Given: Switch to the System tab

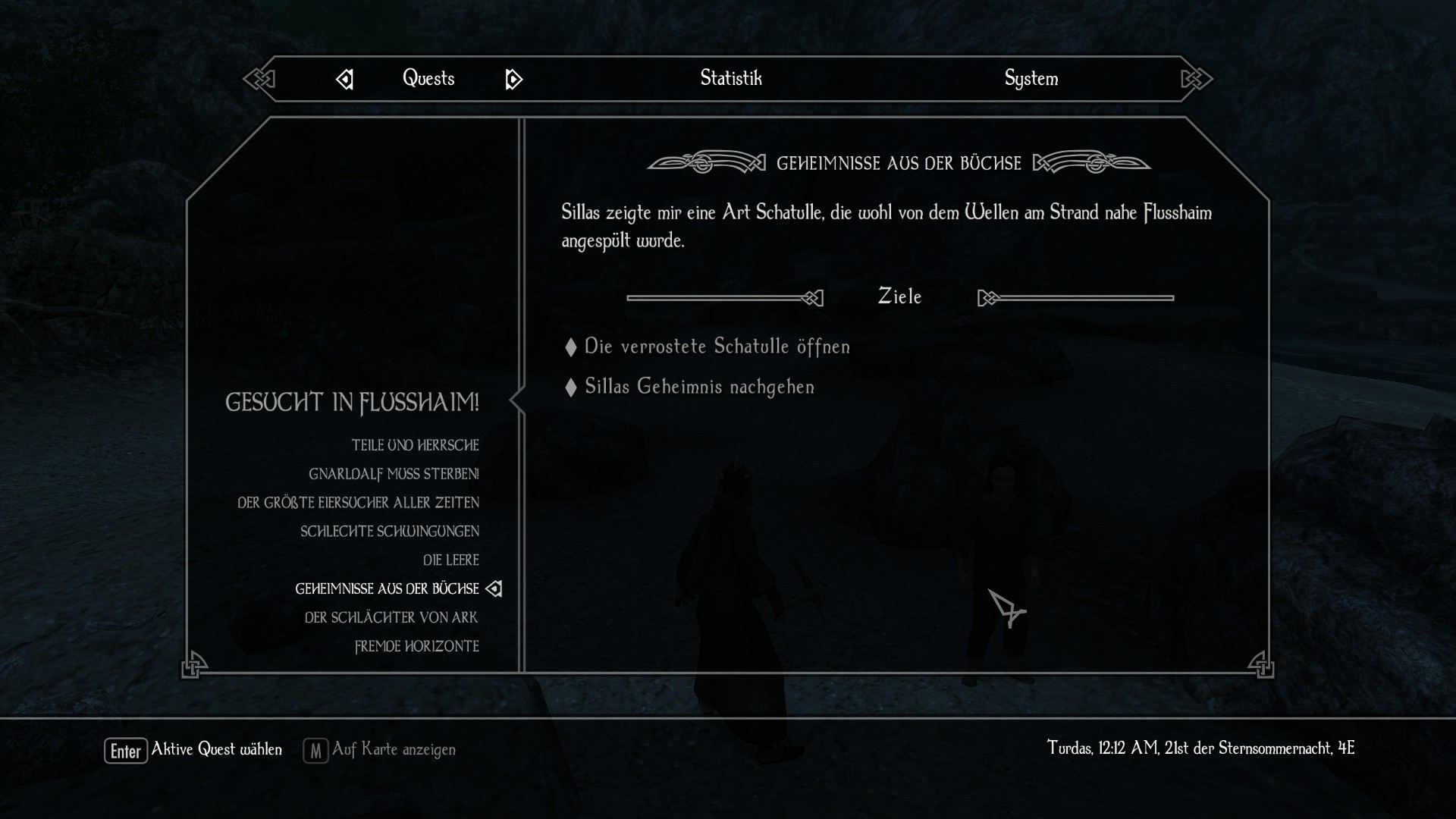Looking at the screenshot, I should (1031, 78).
